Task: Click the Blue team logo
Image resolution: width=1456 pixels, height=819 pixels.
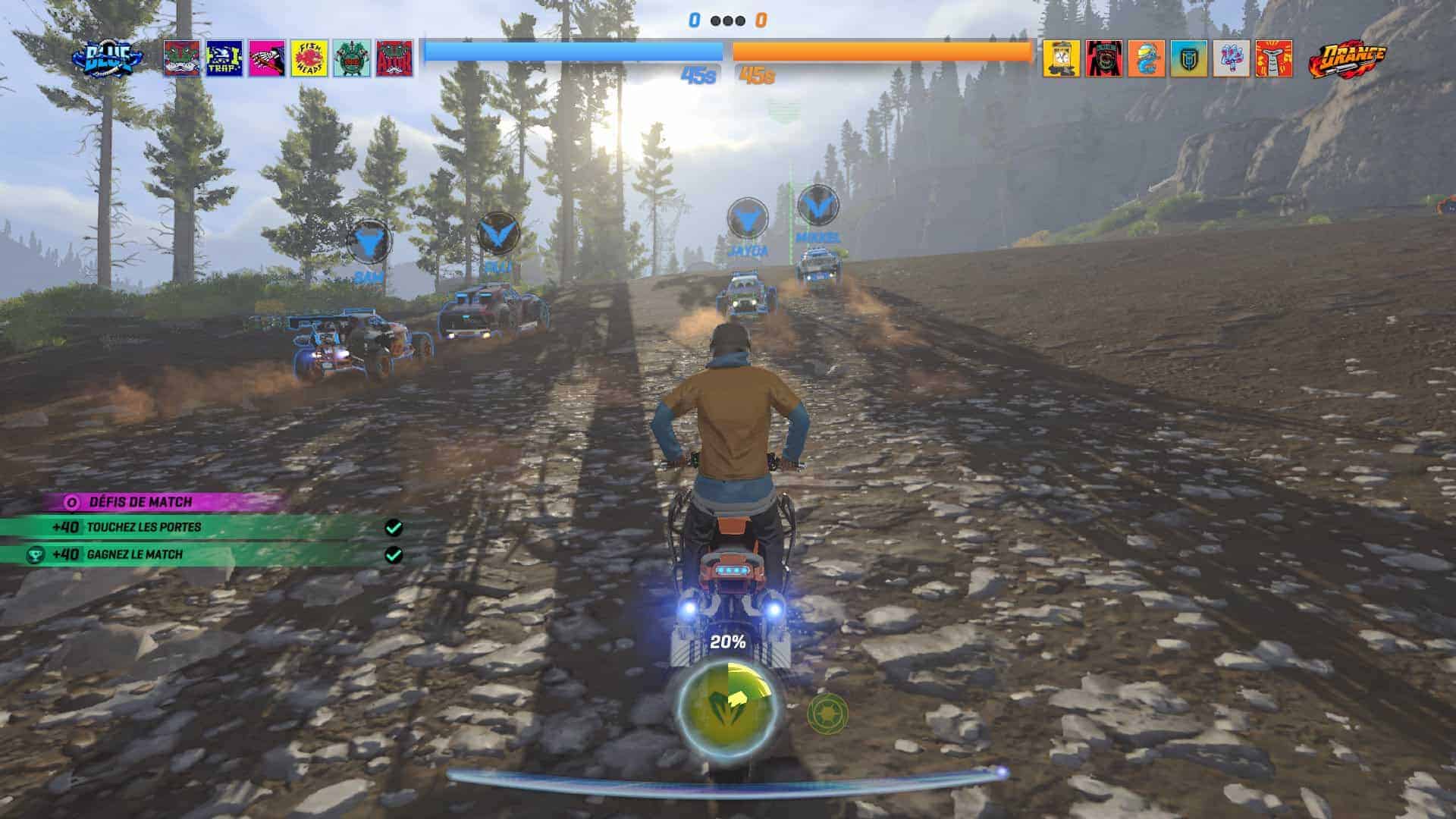Action: click(108, 58)
